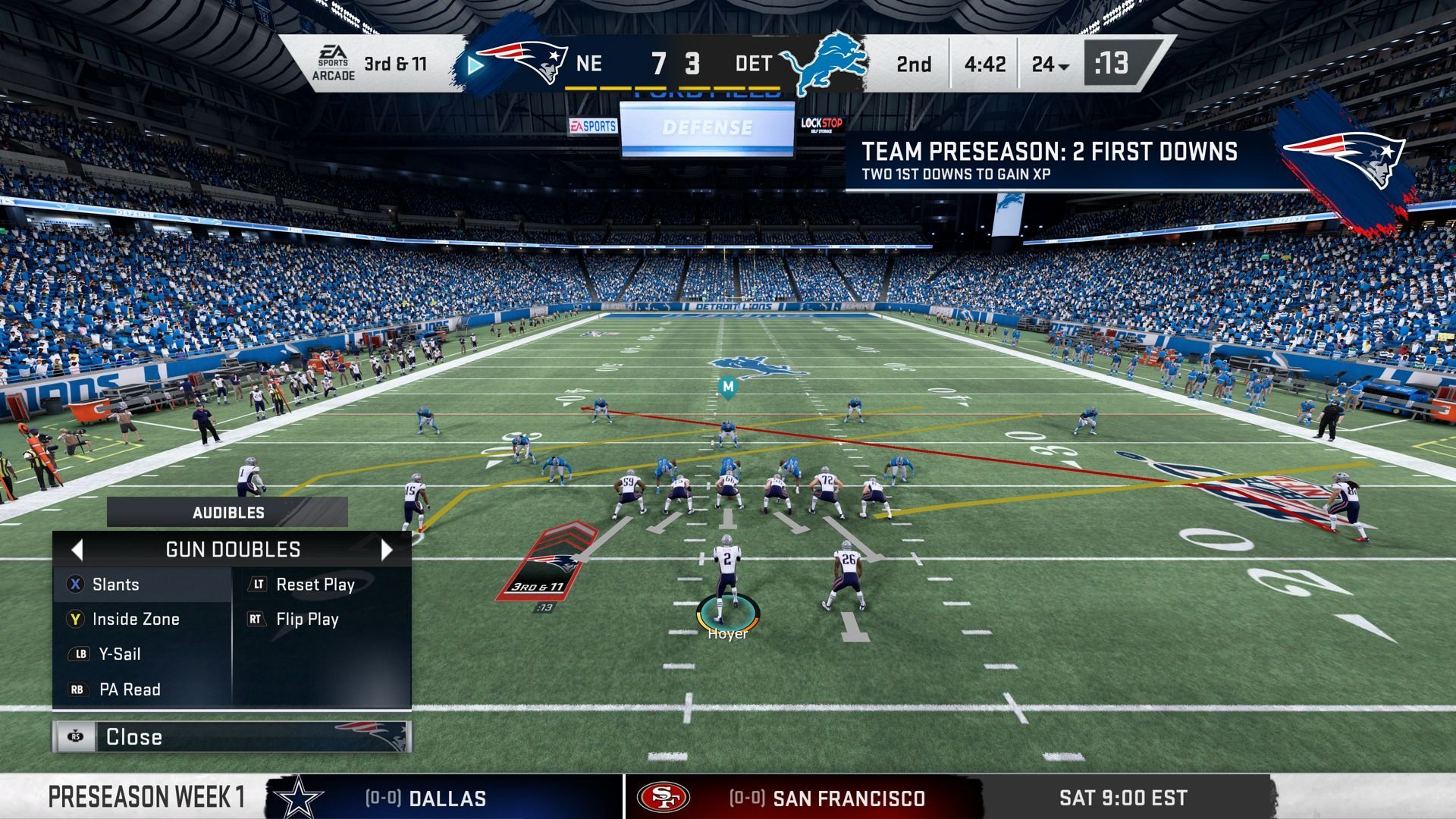The image size is (1456, 819).
Task: Go to previous formation with left arrow
Action: [x=77, y=550]
